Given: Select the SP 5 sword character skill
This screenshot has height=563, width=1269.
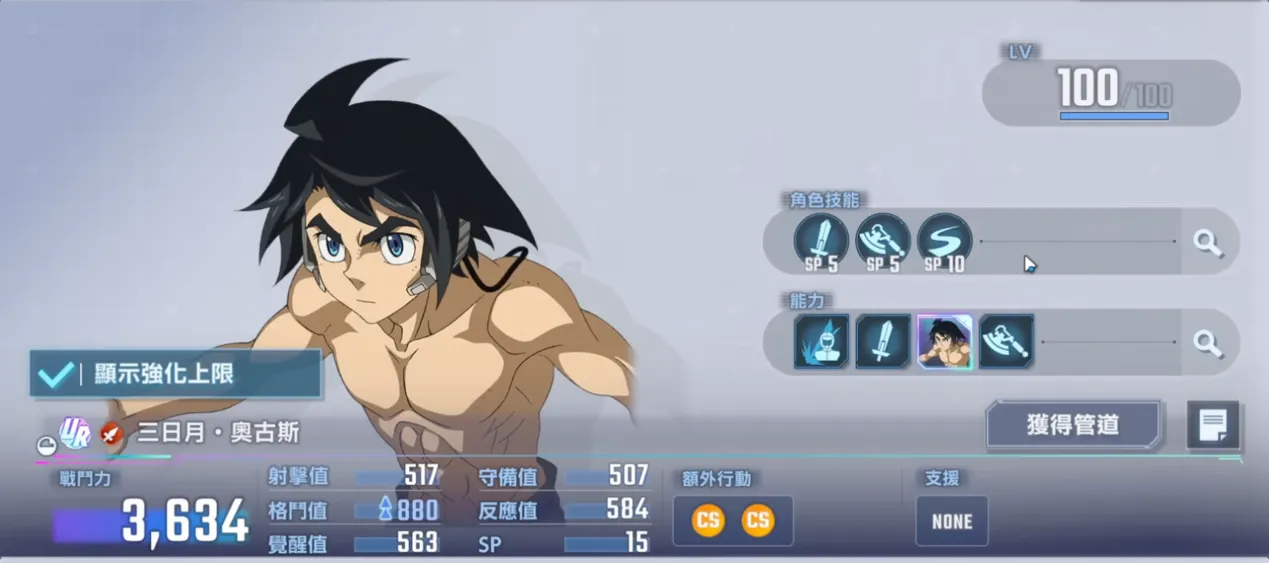Looking at the screenshot, I should [821, 241].
